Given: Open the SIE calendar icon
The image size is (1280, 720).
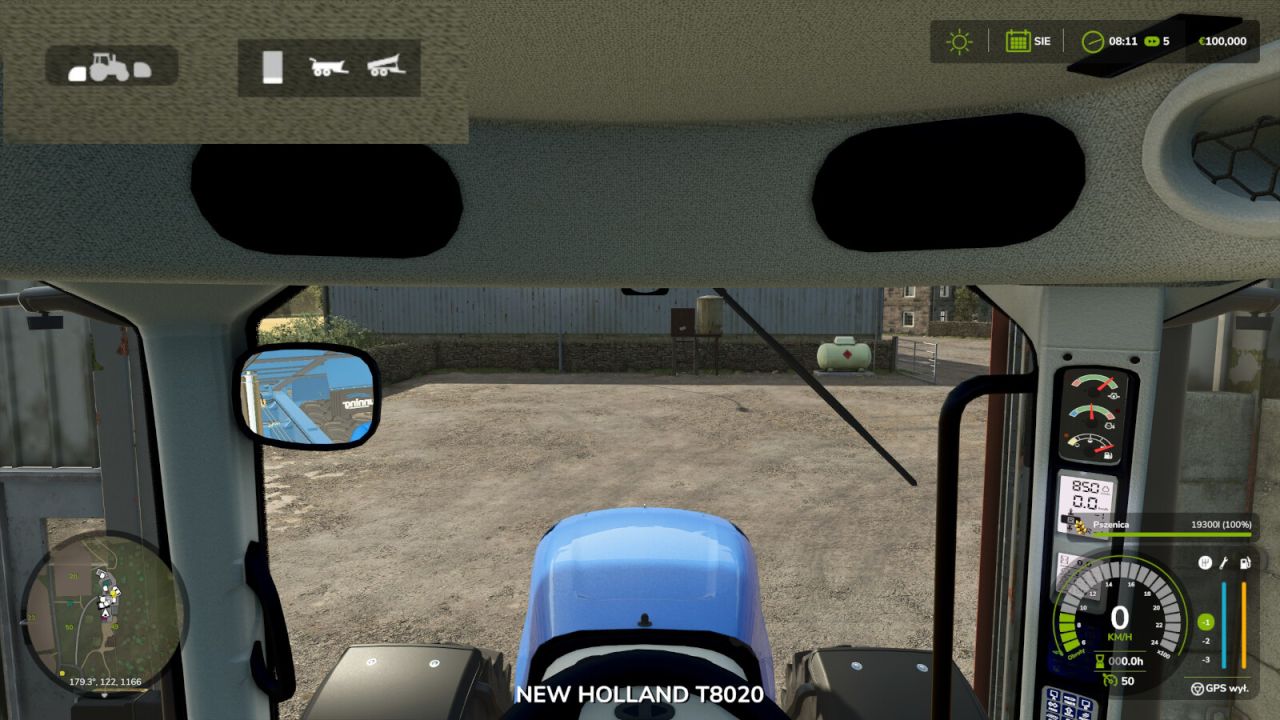Looking at the screenshot, I should (1016, 41).
